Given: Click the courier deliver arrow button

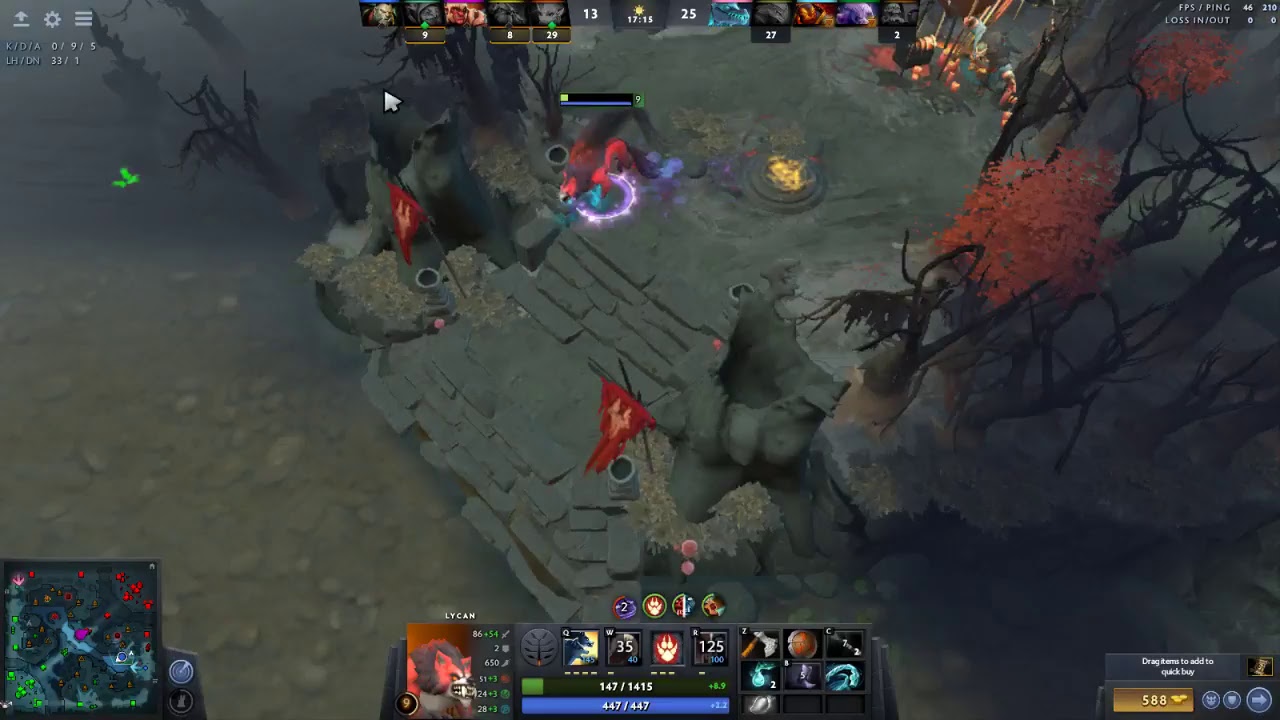Looking at the screenshot, I should click(x=1259, y=700).
